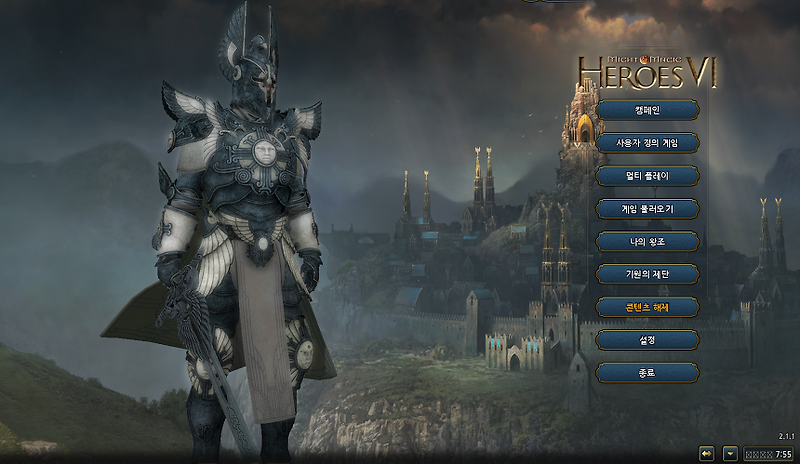This screenshot has height=464, width=800.
Task: Click 종료 to quit the game
Action: [x=647, y=373]
